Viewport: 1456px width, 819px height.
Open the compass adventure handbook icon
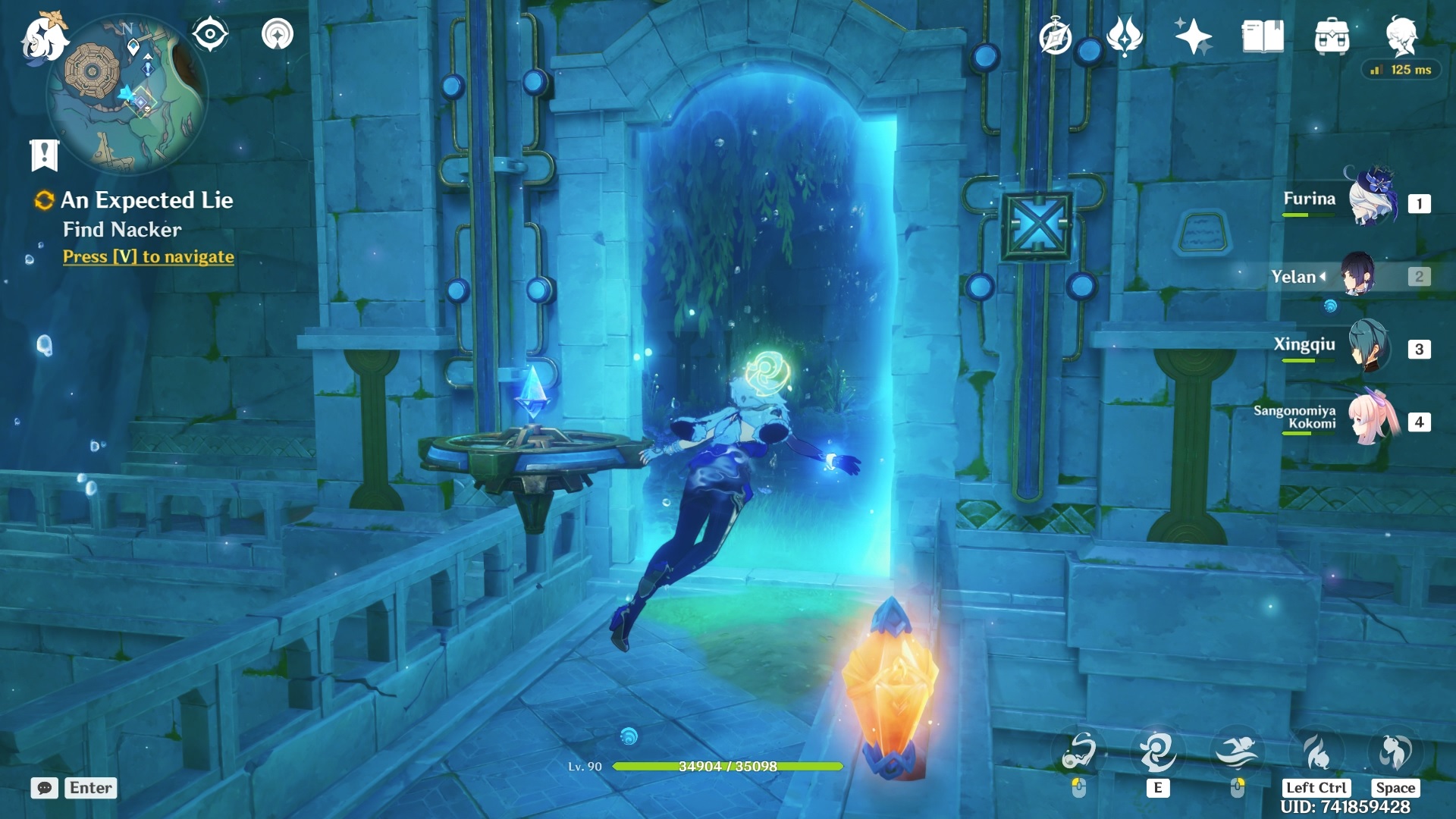pyautogui.click(x=1055, y=36)
